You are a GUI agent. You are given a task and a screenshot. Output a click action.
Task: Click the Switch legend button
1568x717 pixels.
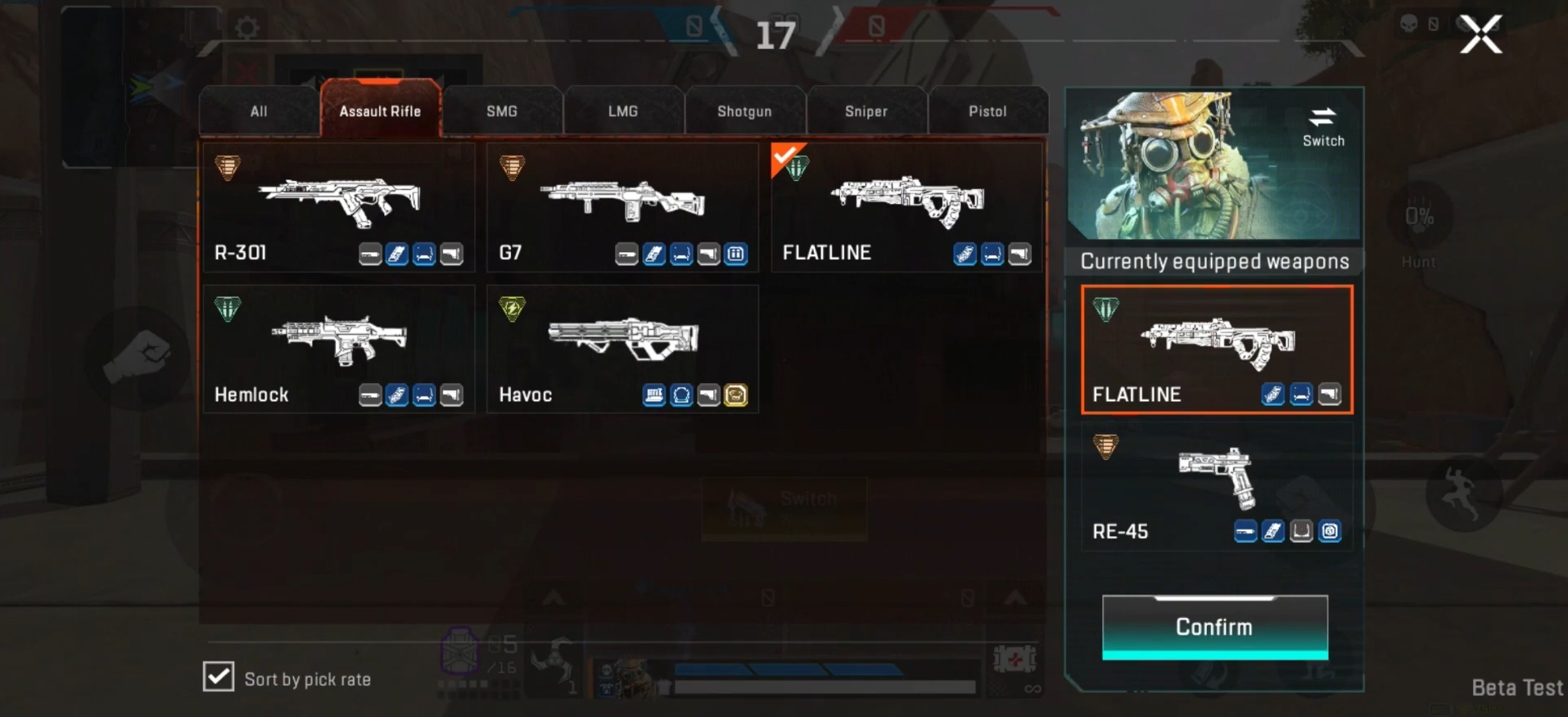coord(1322,127)
